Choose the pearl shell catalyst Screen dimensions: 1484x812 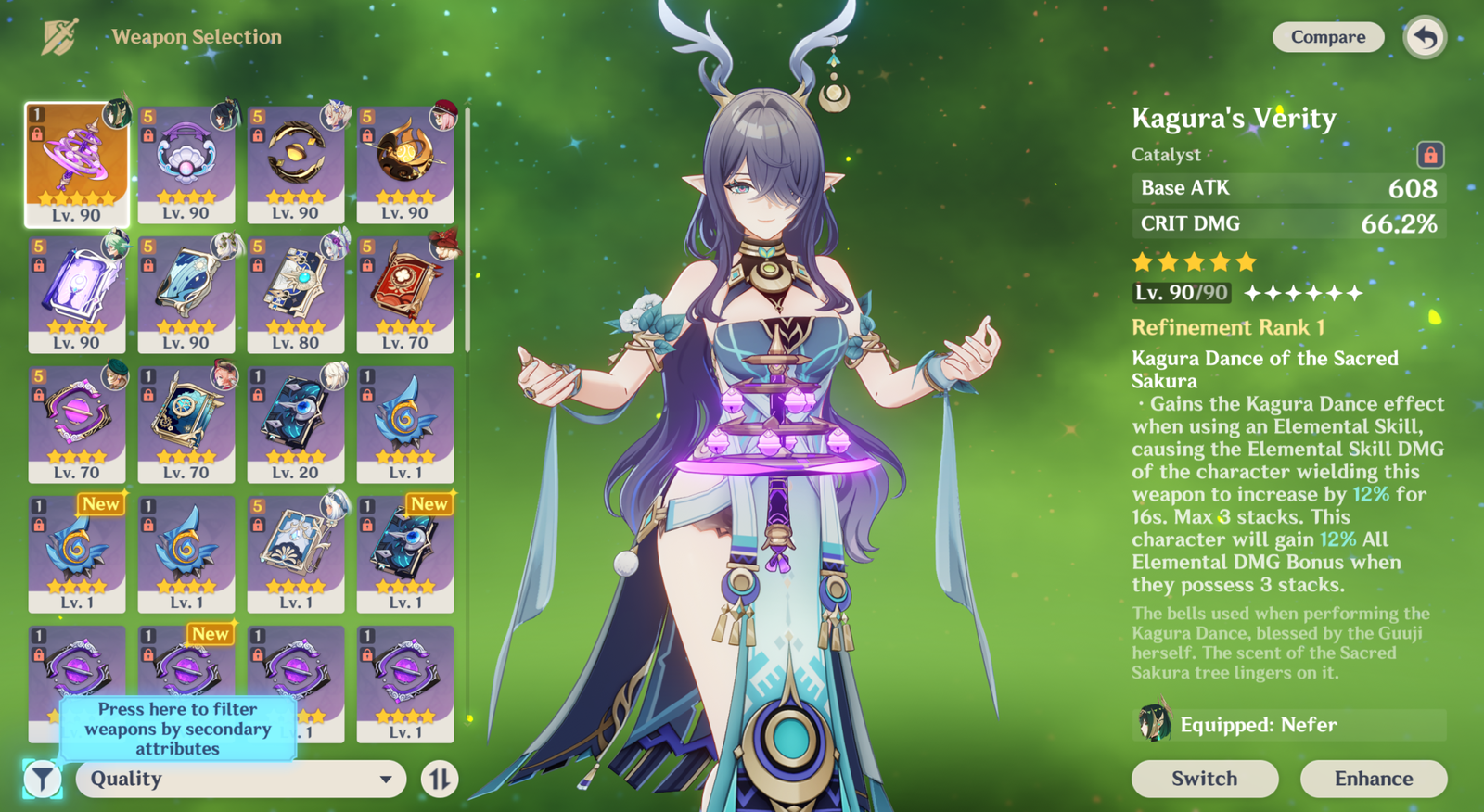tap(186, 165)
